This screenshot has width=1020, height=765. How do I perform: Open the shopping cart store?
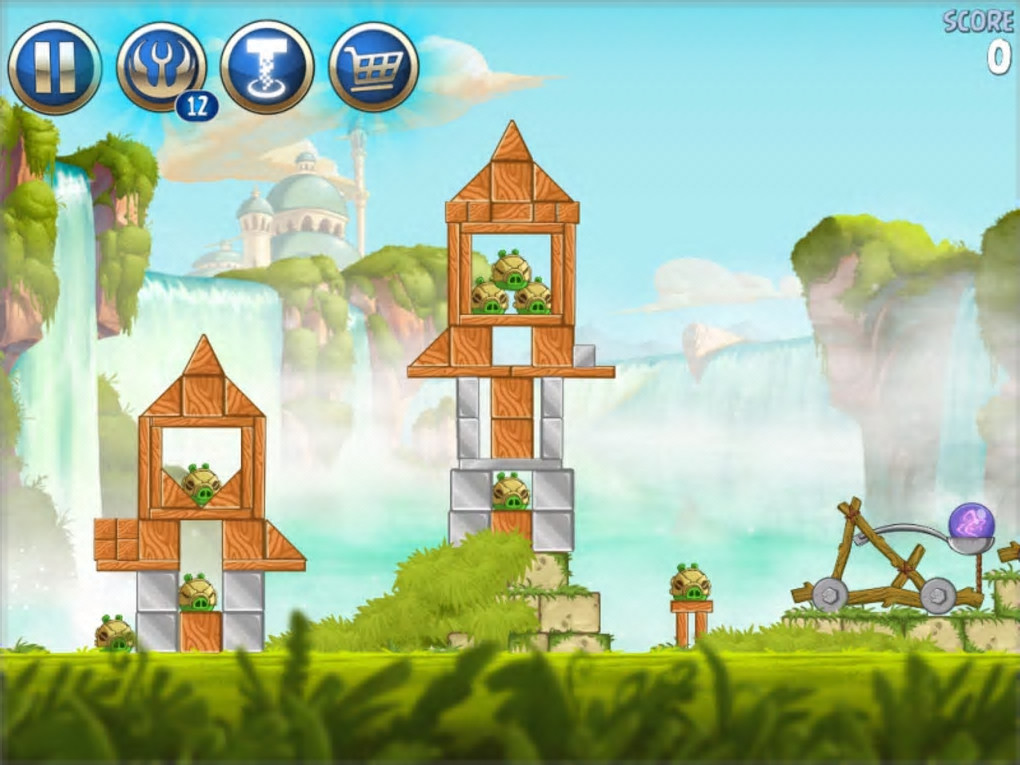(373, 67)
